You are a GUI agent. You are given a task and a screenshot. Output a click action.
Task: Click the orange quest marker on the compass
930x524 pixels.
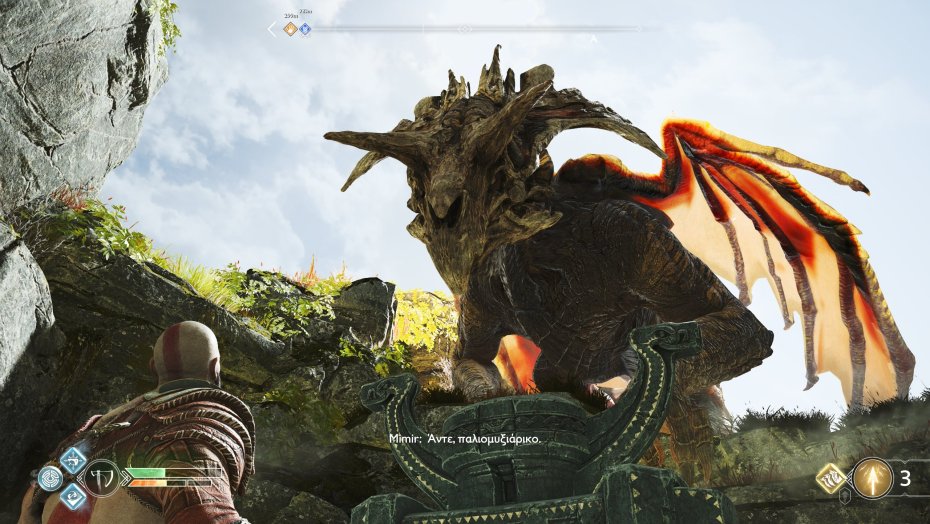pyautogui.click(x=290, y=29)
